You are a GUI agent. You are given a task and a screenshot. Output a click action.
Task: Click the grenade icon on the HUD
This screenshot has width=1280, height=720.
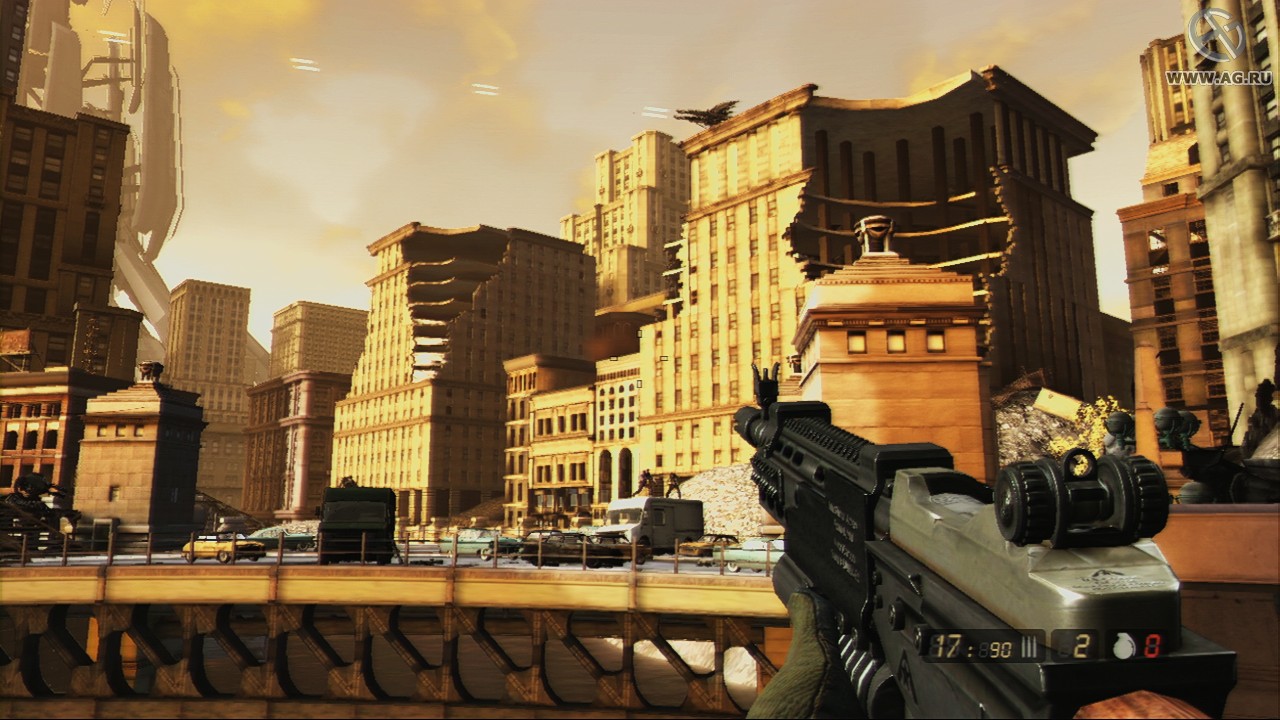1122,645
